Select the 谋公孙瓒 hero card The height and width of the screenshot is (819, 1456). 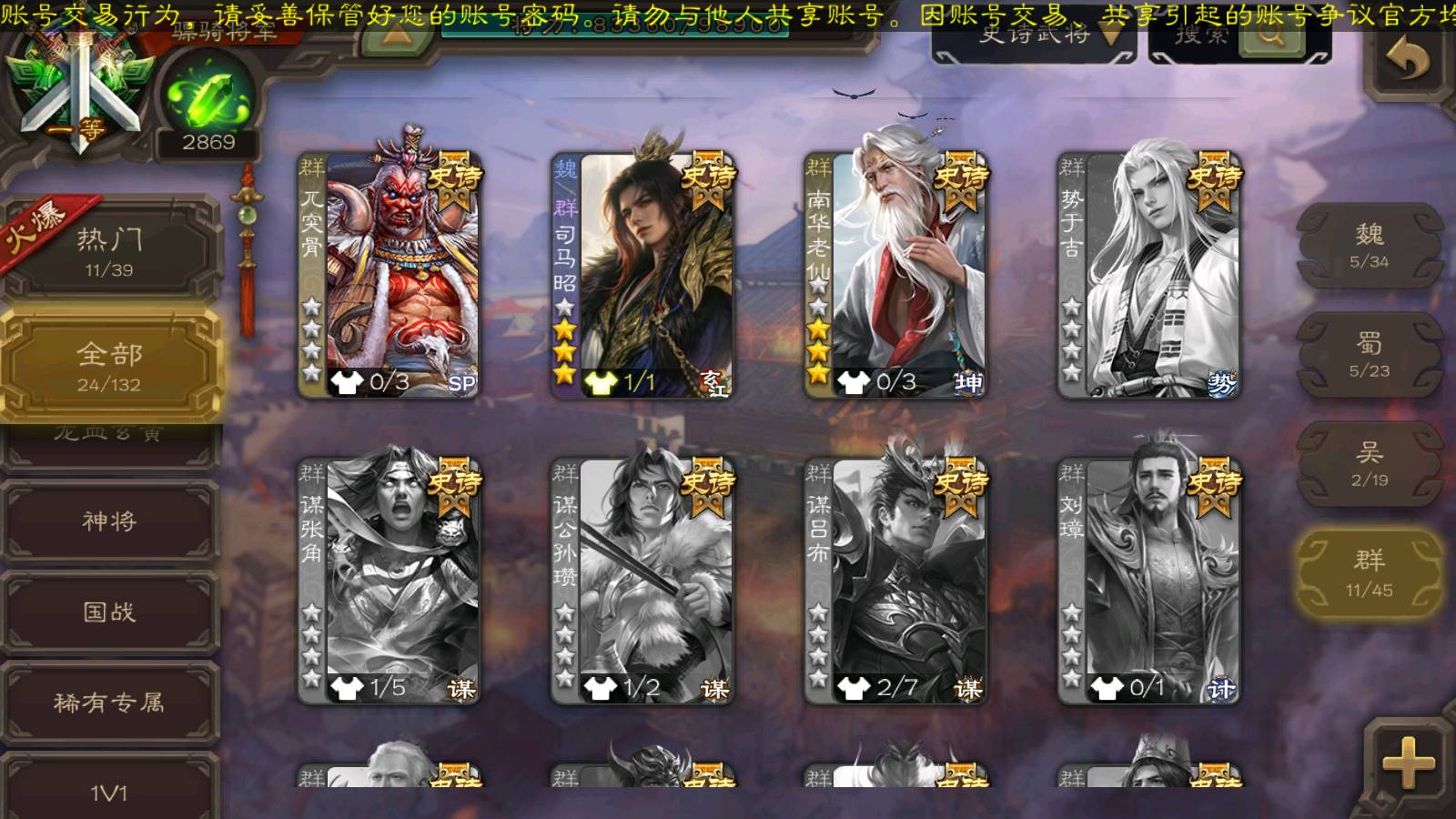click(x=642, y=581)
